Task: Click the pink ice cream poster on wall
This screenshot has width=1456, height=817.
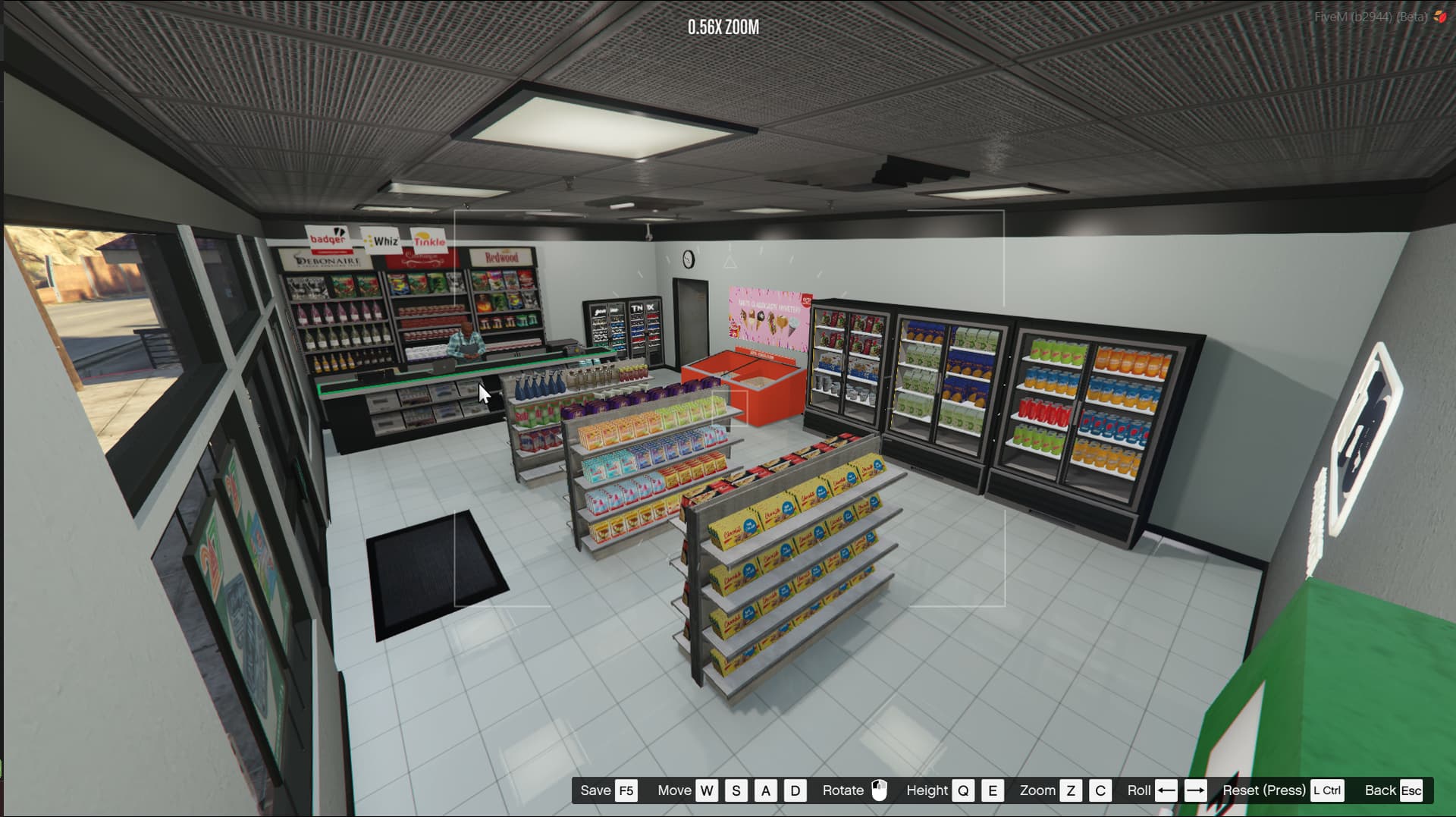Action: [x=770, y=311]
